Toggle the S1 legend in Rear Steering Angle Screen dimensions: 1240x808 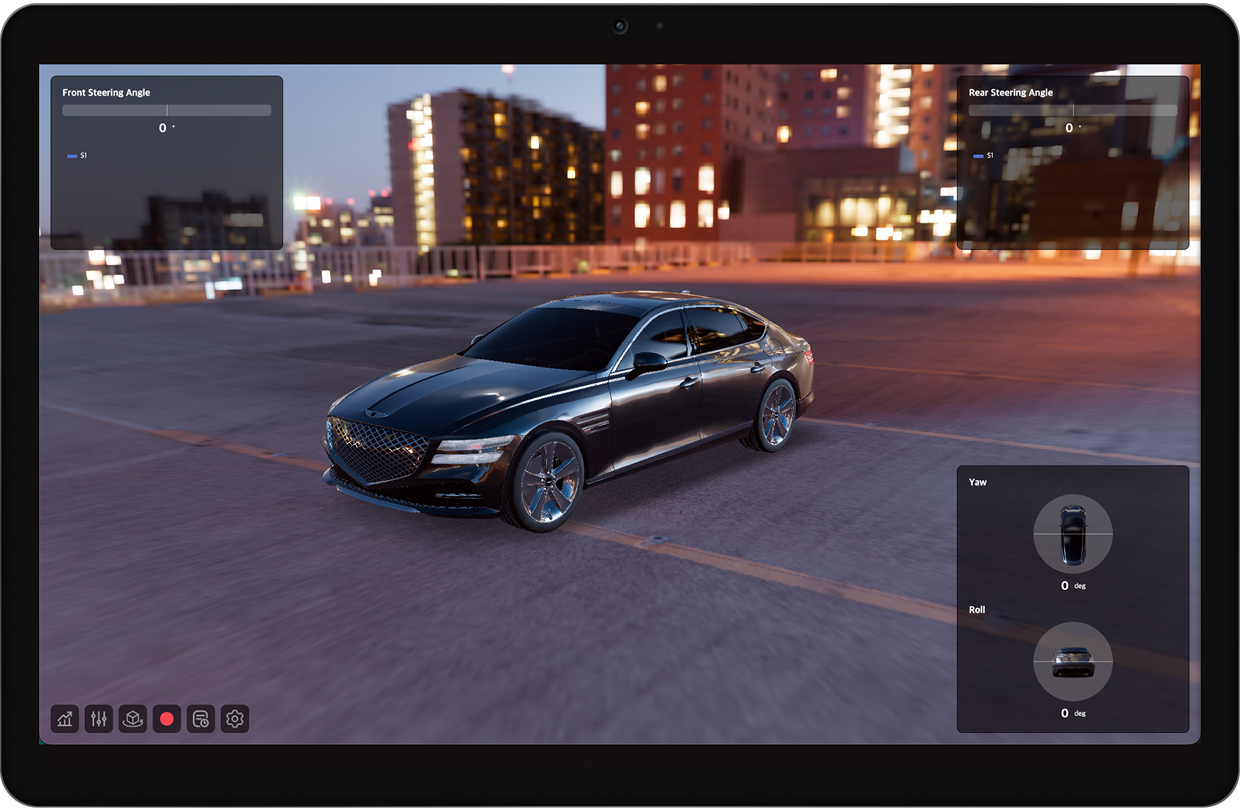(983, 156)
